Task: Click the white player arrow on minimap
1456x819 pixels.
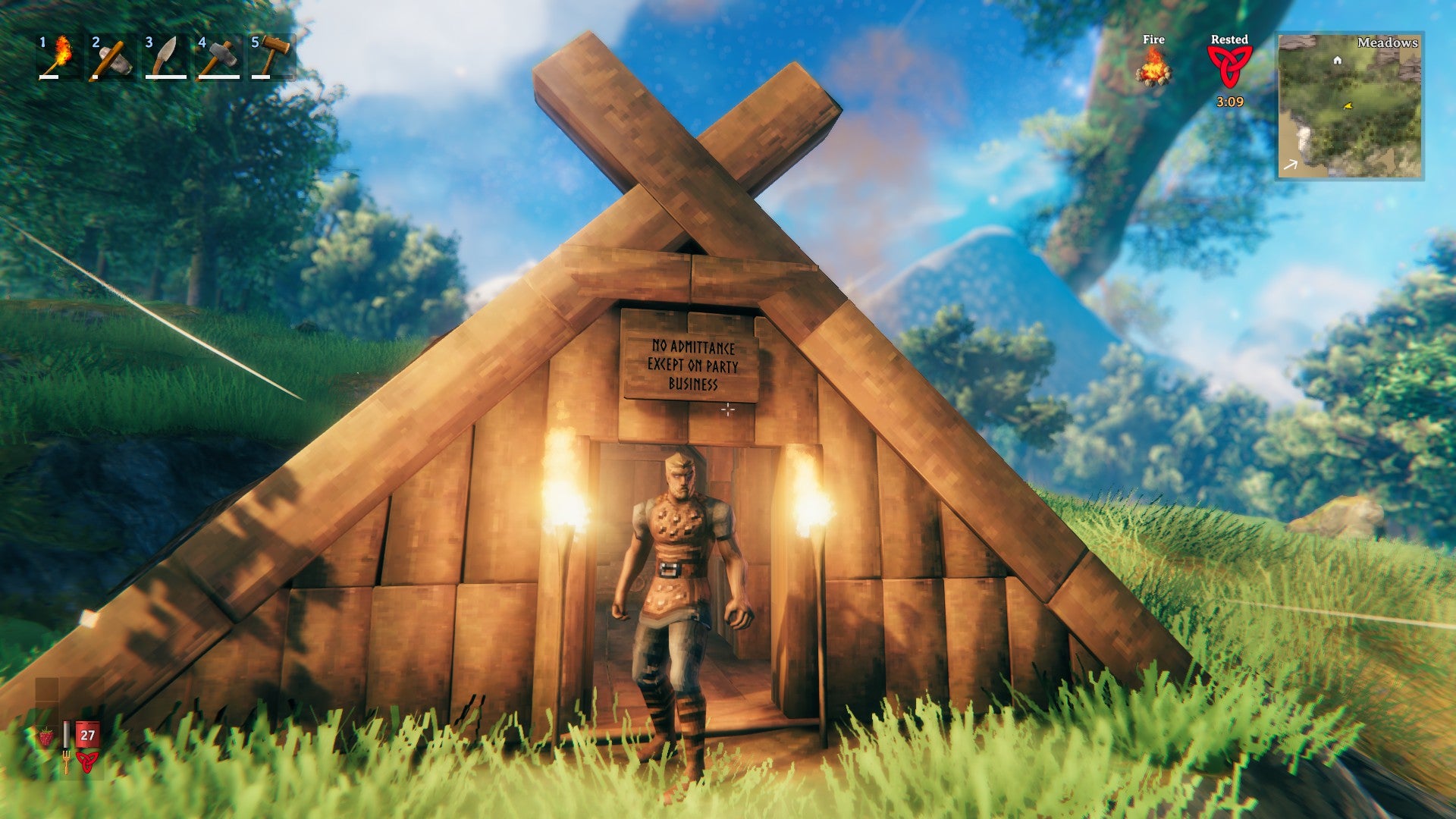Action: point(1291,164)
